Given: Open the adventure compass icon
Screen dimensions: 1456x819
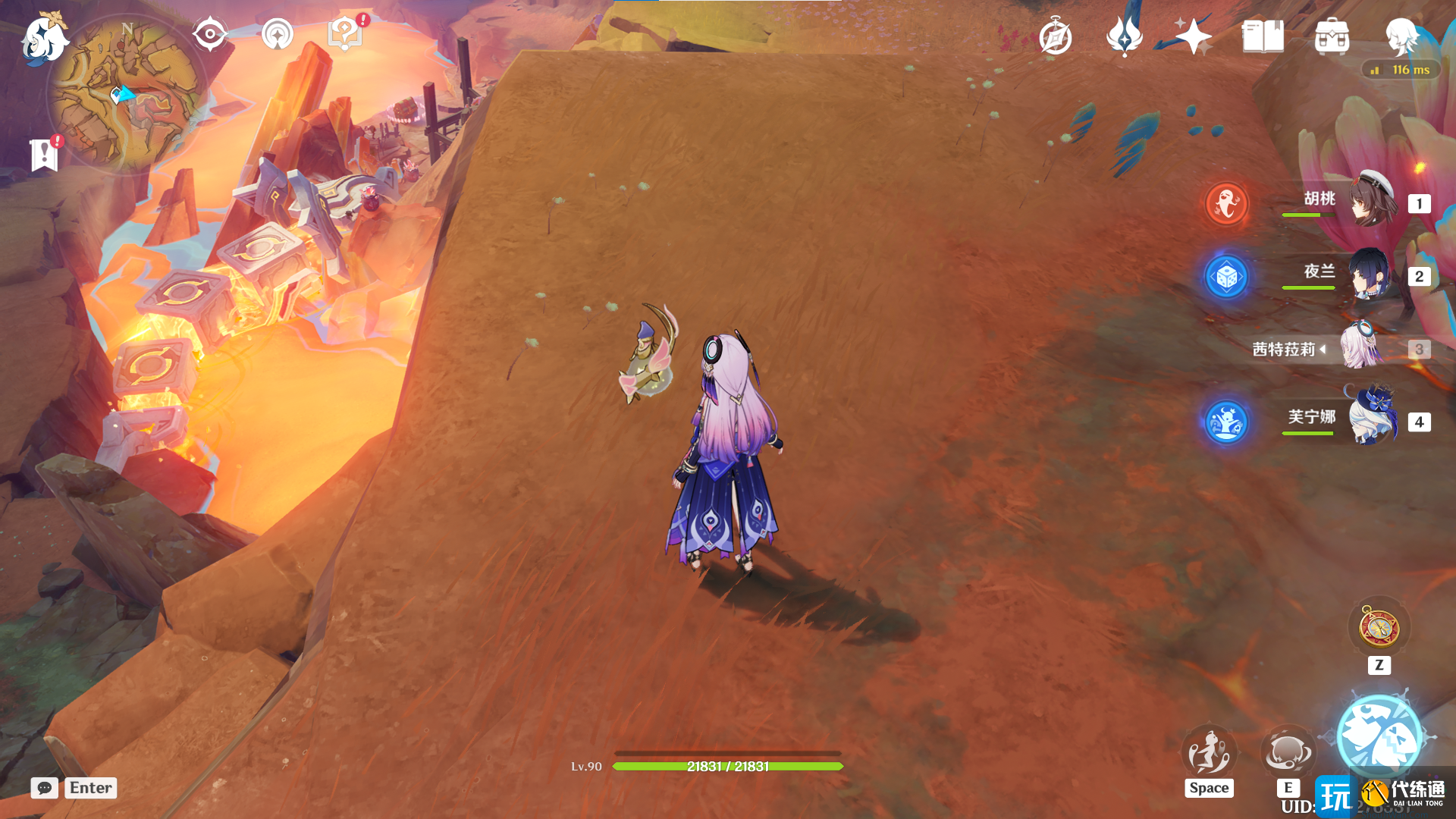Looking at the screenshot, I should tap(1055, 37).
